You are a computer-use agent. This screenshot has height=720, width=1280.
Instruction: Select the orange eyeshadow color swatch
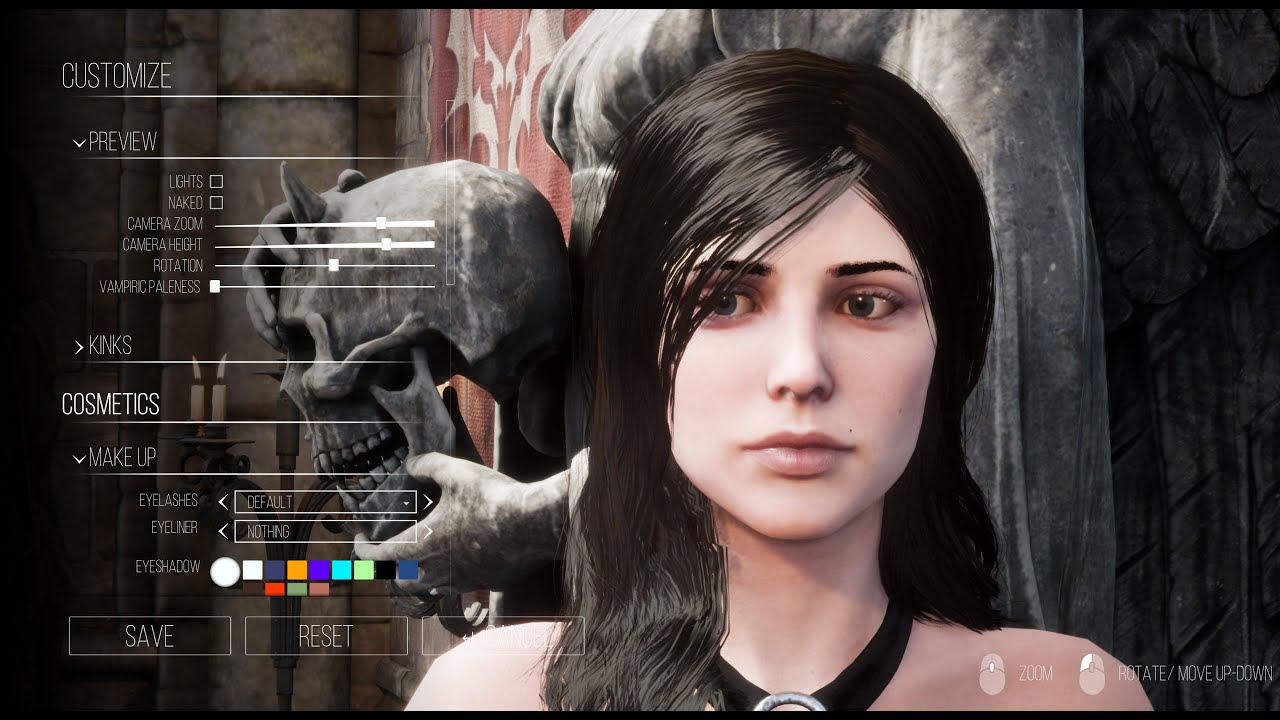pyautogui.click(x=297, y=570)
